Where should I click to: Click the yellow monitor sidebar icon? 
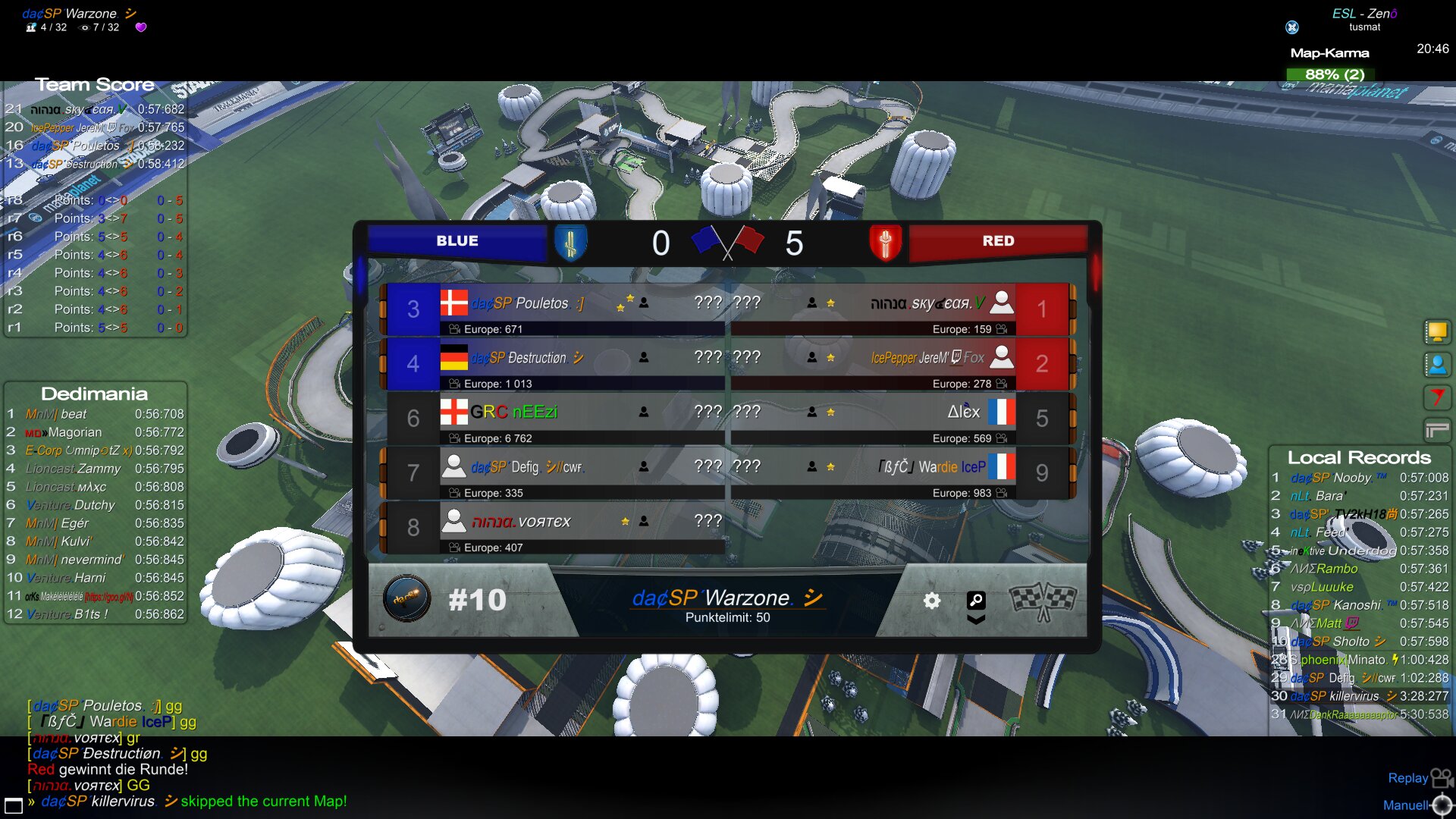click(1436, 332)
